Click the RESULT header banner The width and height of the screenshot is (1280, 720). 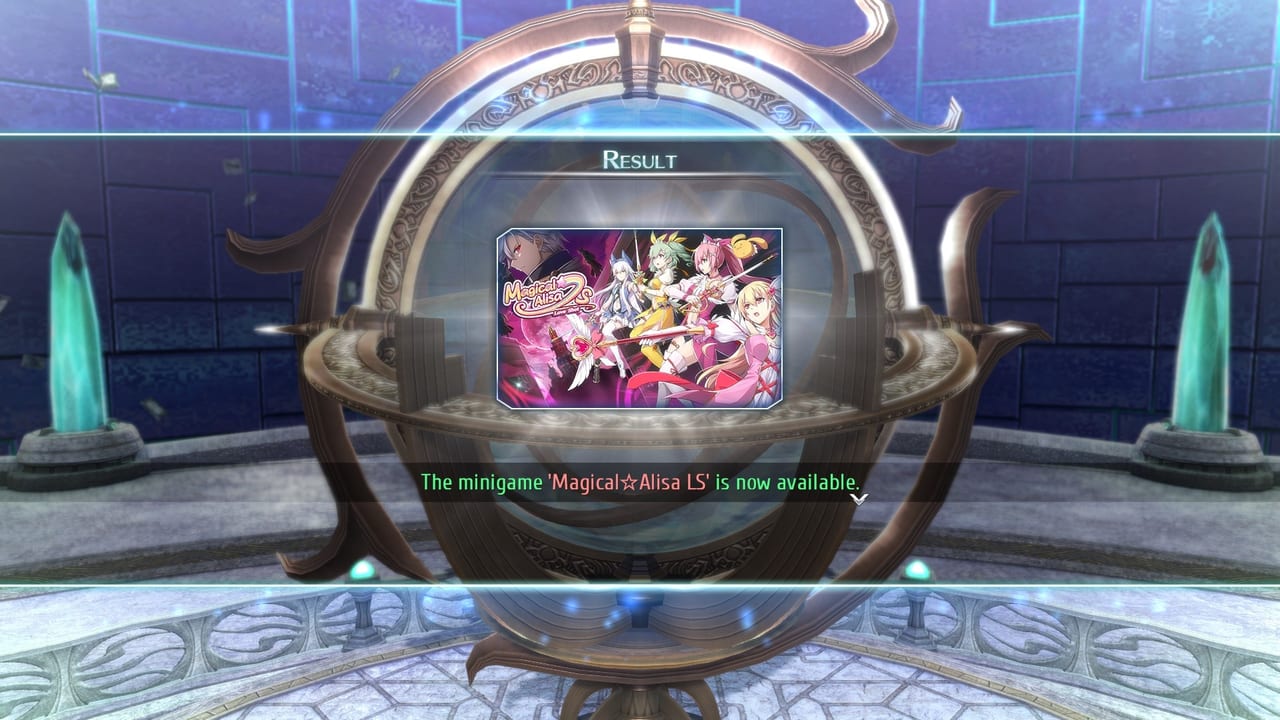click(x=640, y=156)
